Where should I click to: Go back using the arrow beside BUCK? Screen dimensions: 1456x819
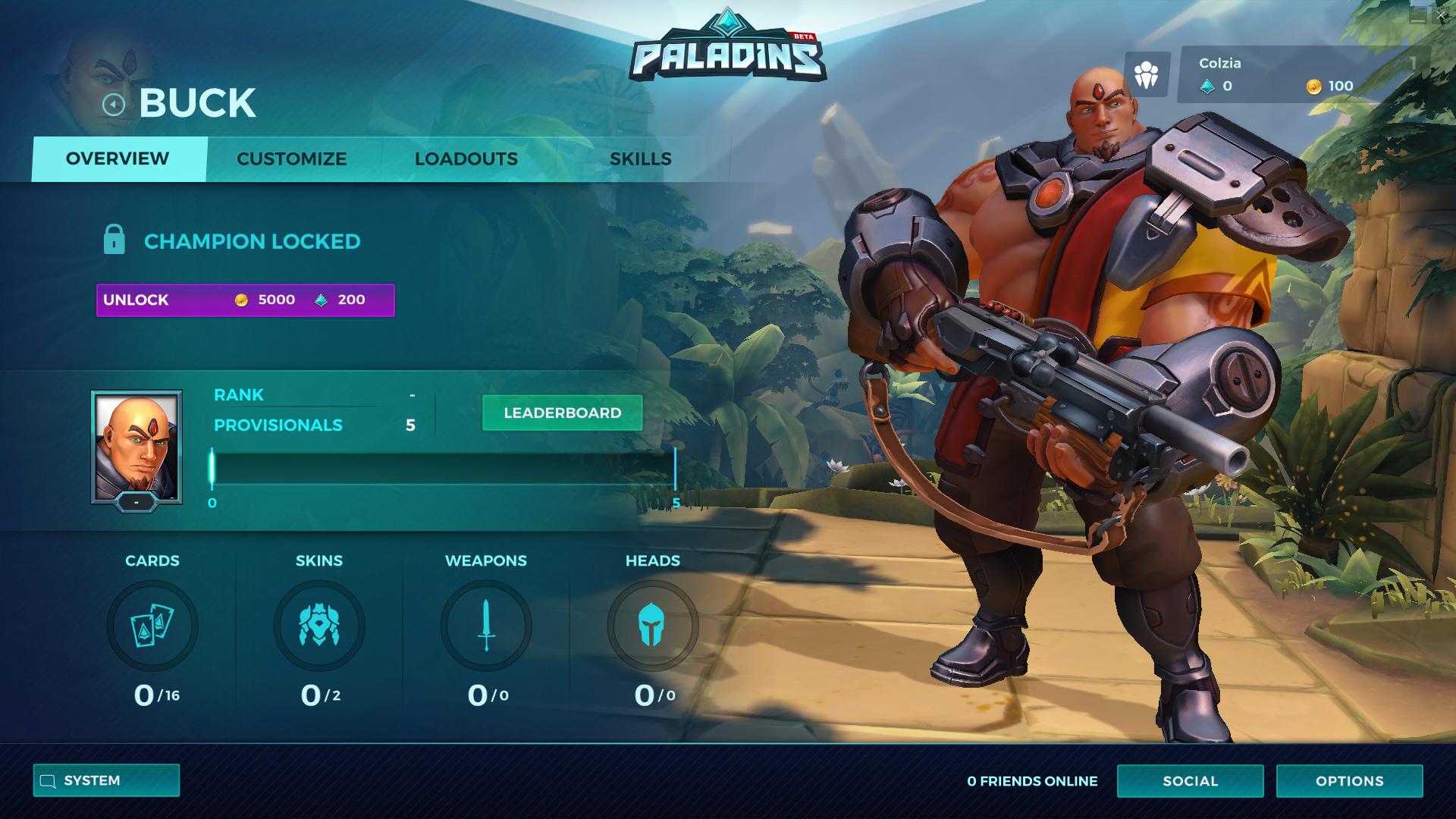(114, 105)
